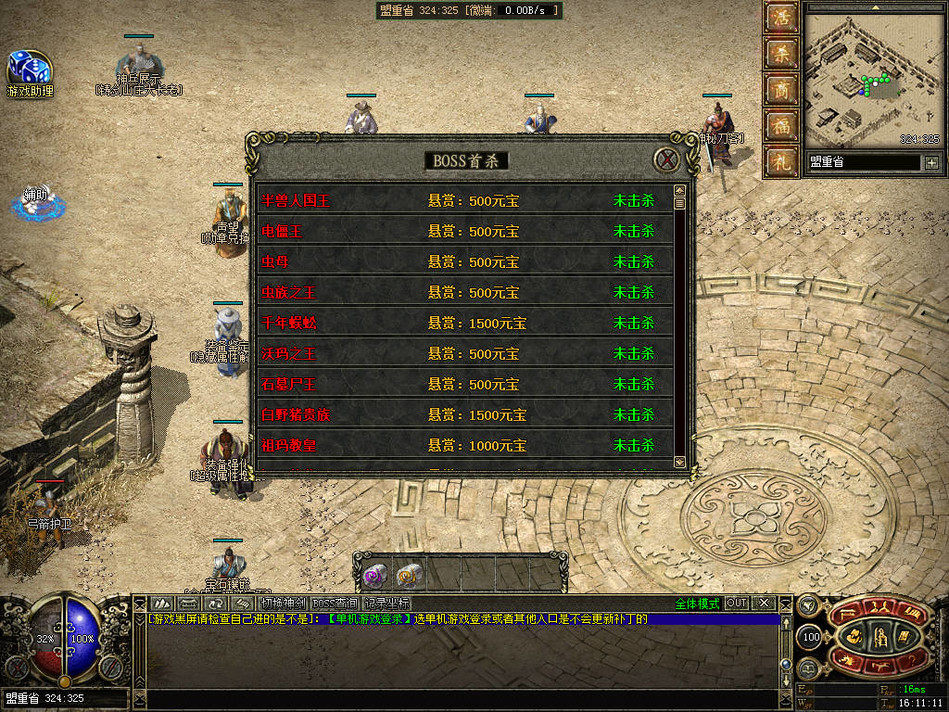The image size is (949, 712).
Task: Open the 活 side menu button
Action: [781, 18]
